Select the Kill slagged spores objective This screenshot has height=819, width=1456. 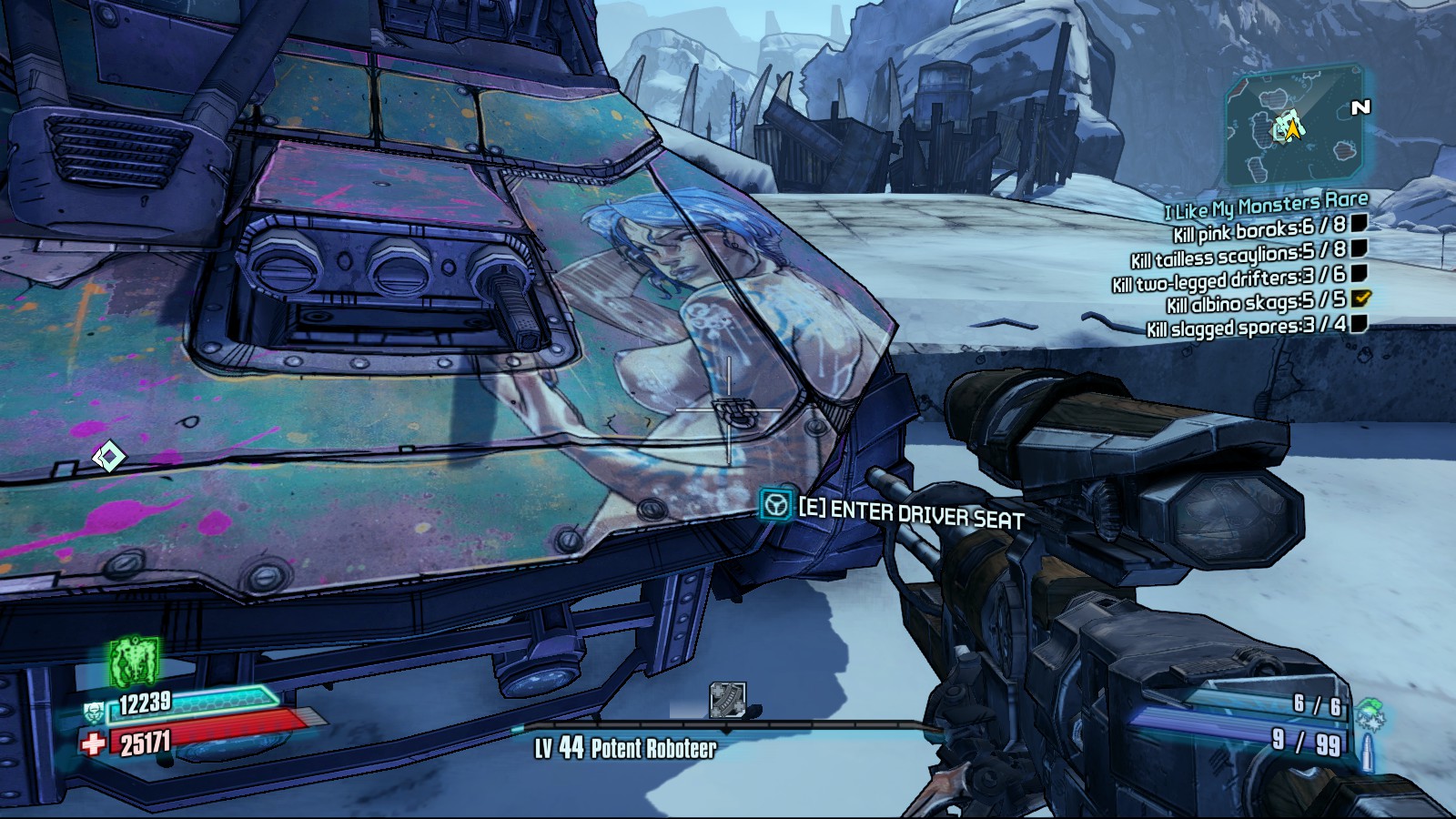point(1246,327)
